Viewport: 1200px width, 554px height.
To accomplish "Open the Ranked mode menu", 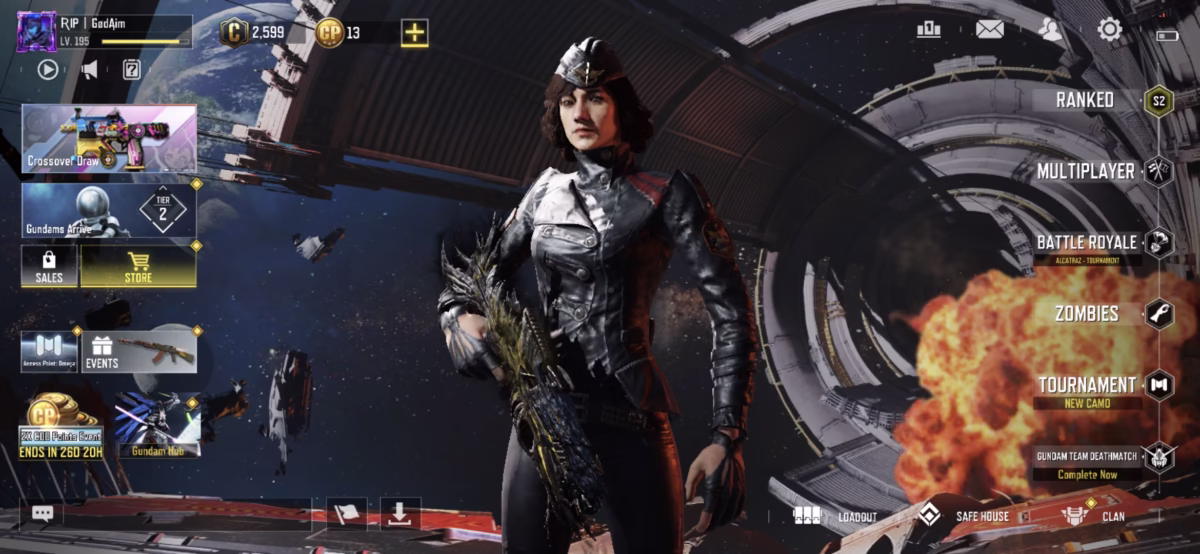I will click(1086, 100).
